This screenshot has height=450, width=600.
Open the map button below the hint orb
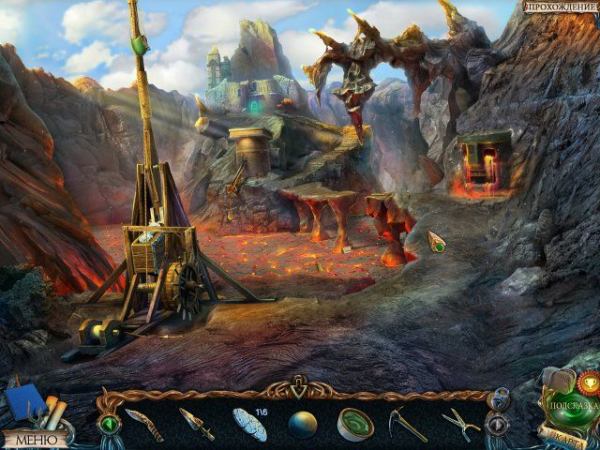pyautogui.click(x=561, y=438)
